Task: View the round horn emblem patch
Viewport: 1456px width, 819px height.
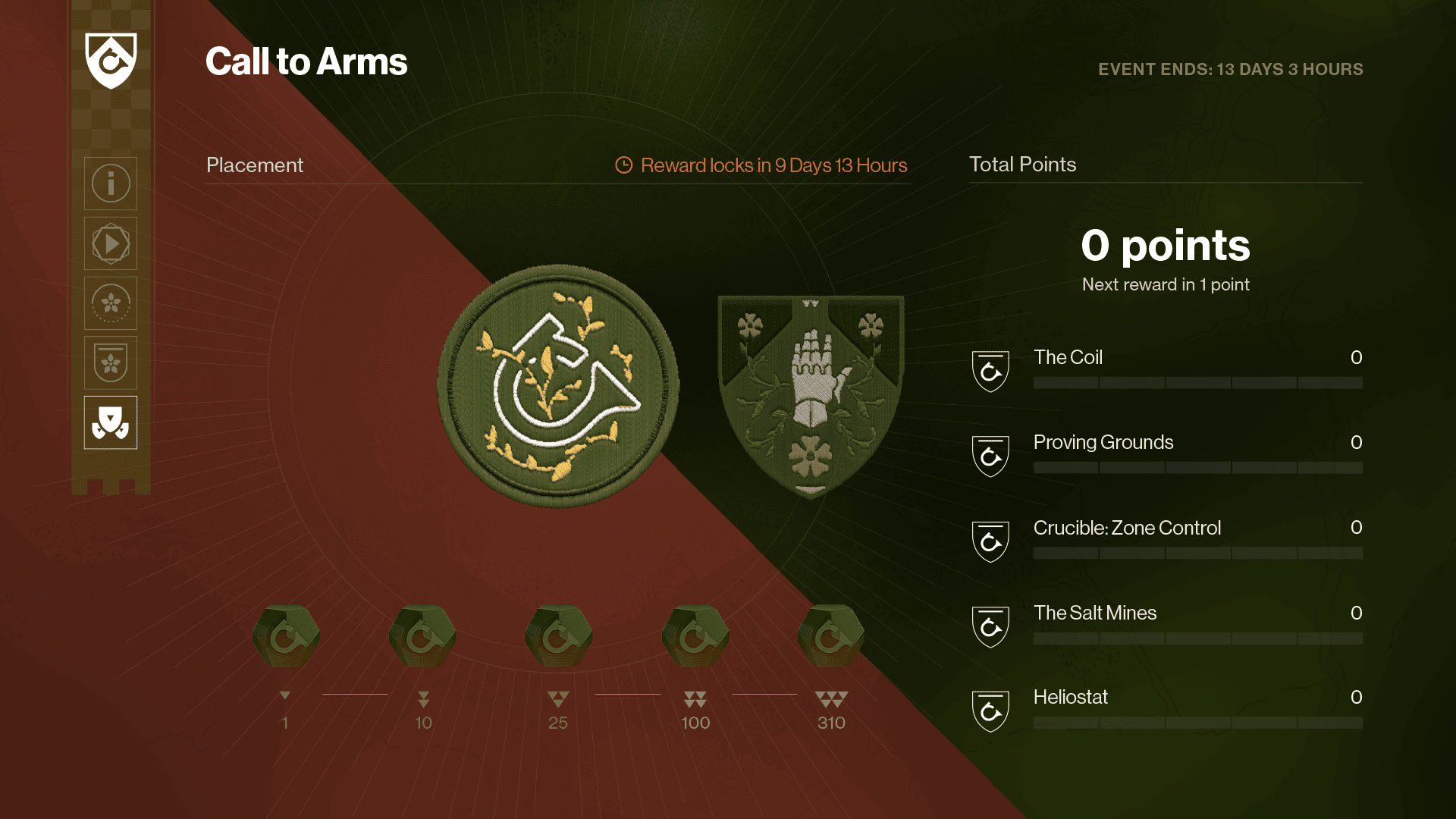Action: [558, 385]
